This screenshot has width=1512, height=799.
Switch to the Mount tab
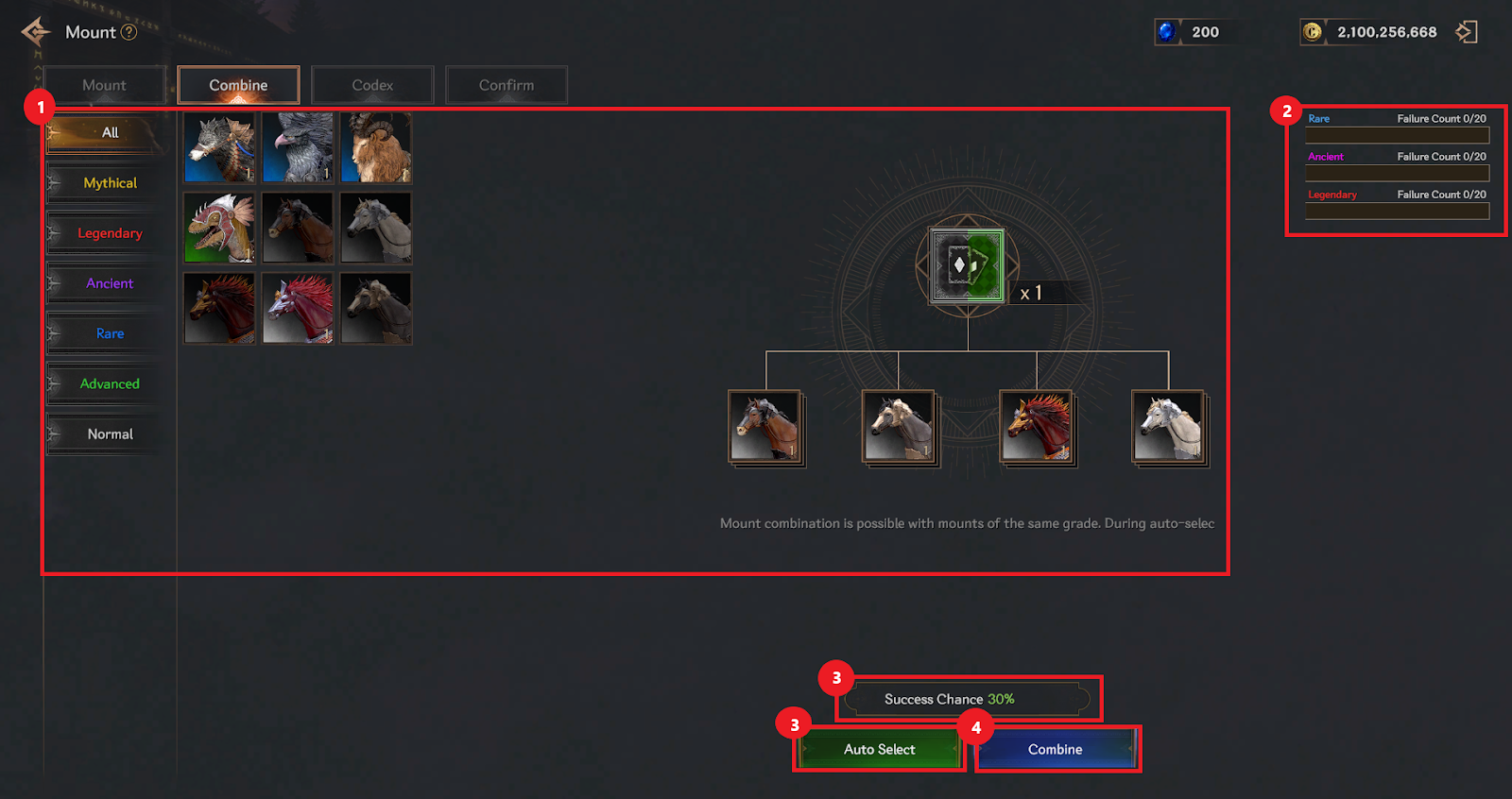(x=104, y=85)
